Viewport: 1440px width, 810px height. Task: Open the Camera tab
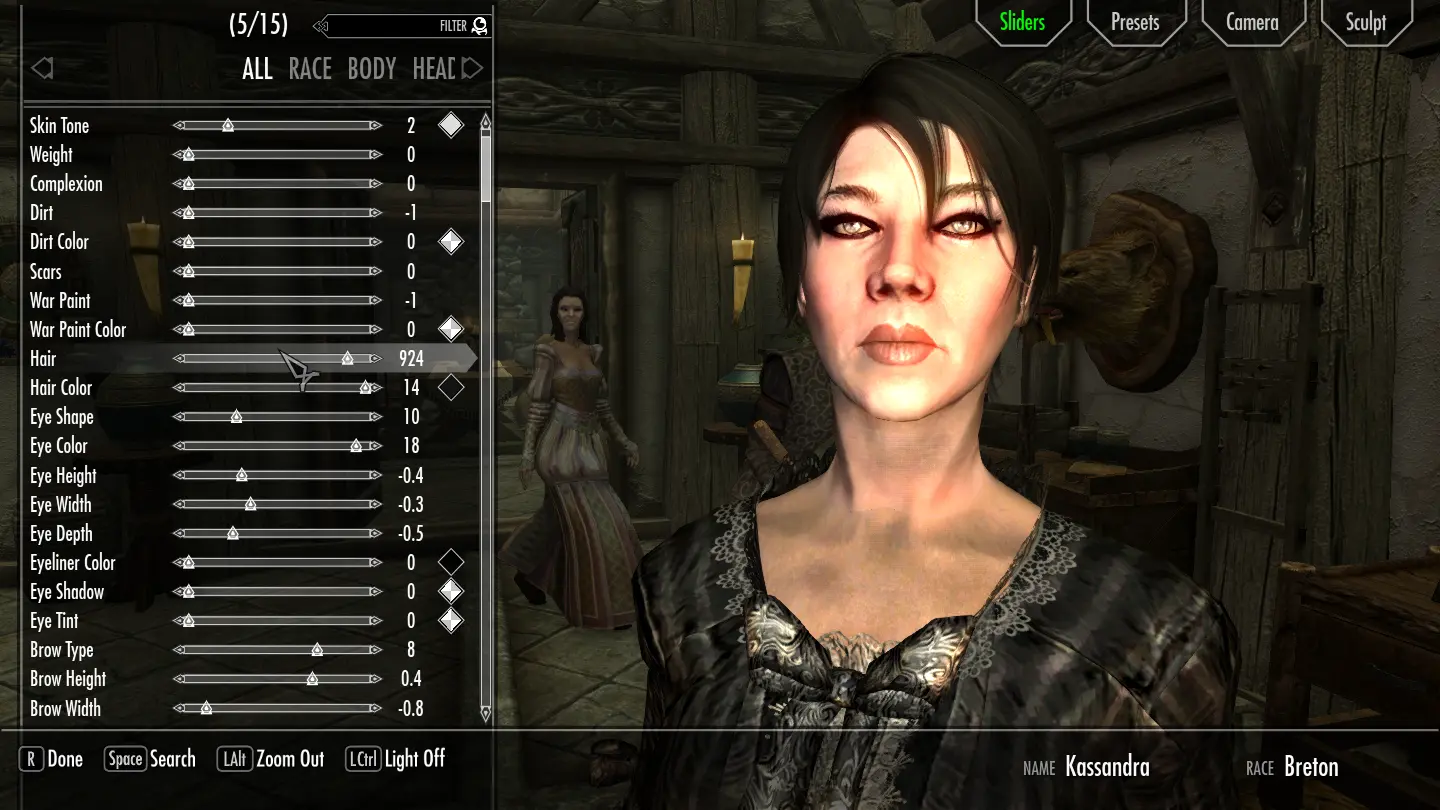[1252, 22]
